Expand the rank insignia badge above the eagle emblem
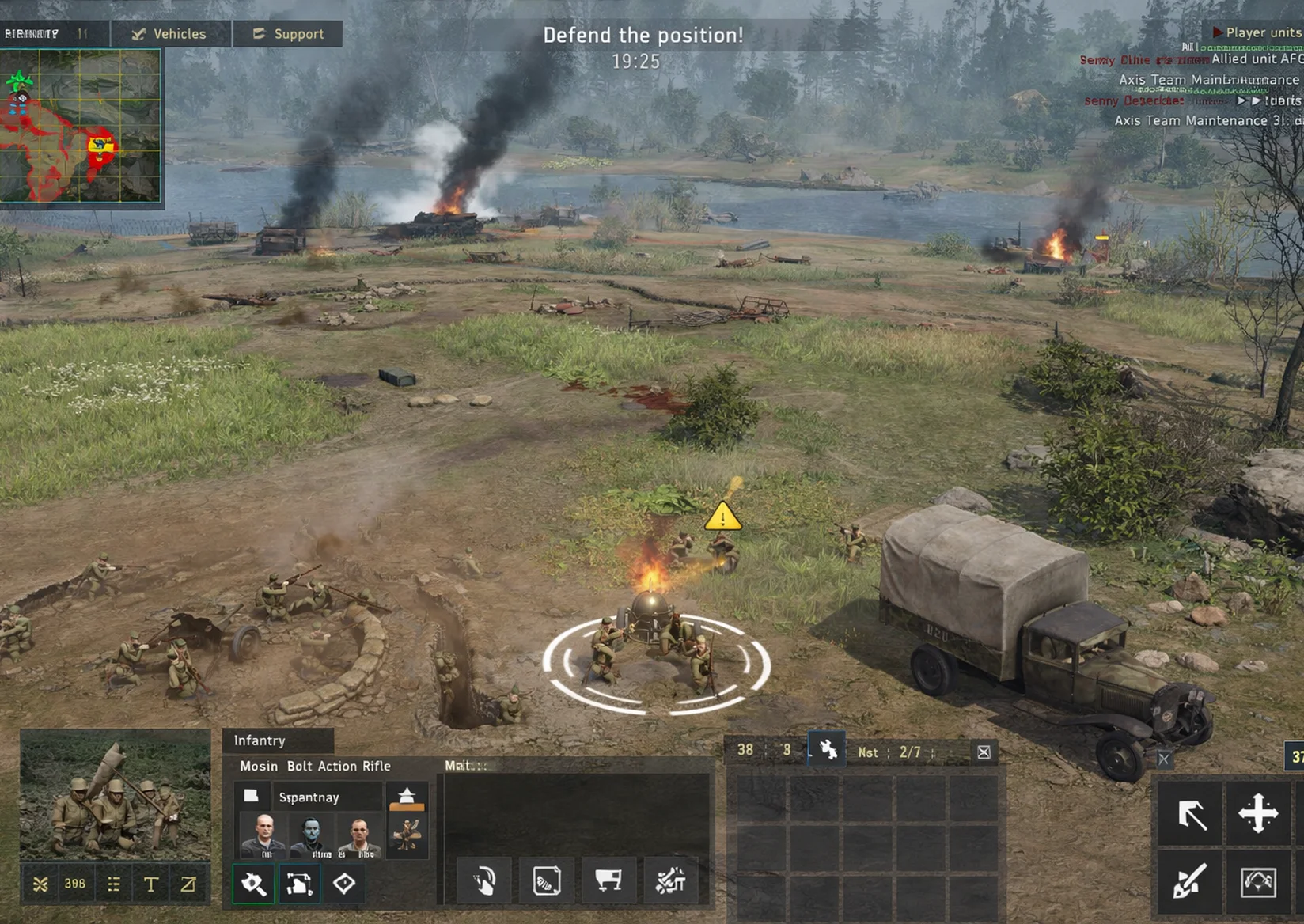 [407, 795]
